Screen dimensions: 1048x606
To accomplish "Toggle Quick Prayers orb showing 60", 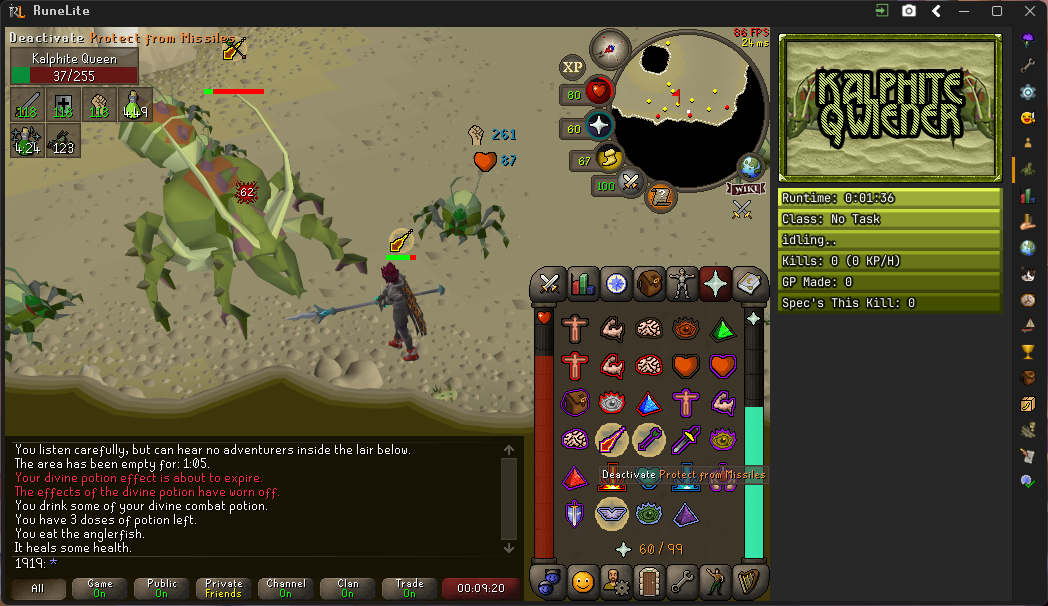I will (598, 126).
